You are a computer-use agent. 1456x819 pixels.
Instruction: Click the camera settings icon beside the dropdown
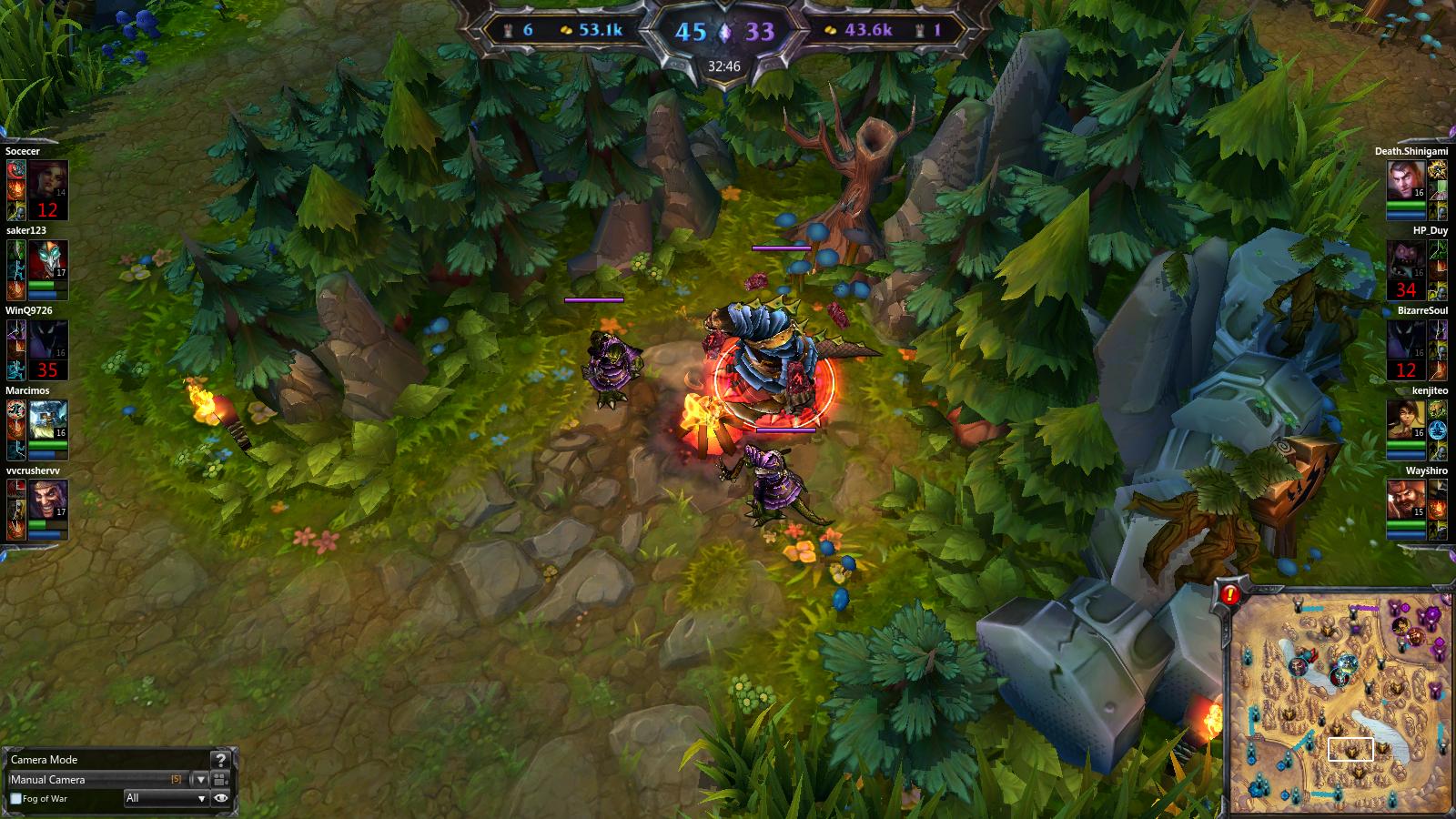click(x=220, y=781)
